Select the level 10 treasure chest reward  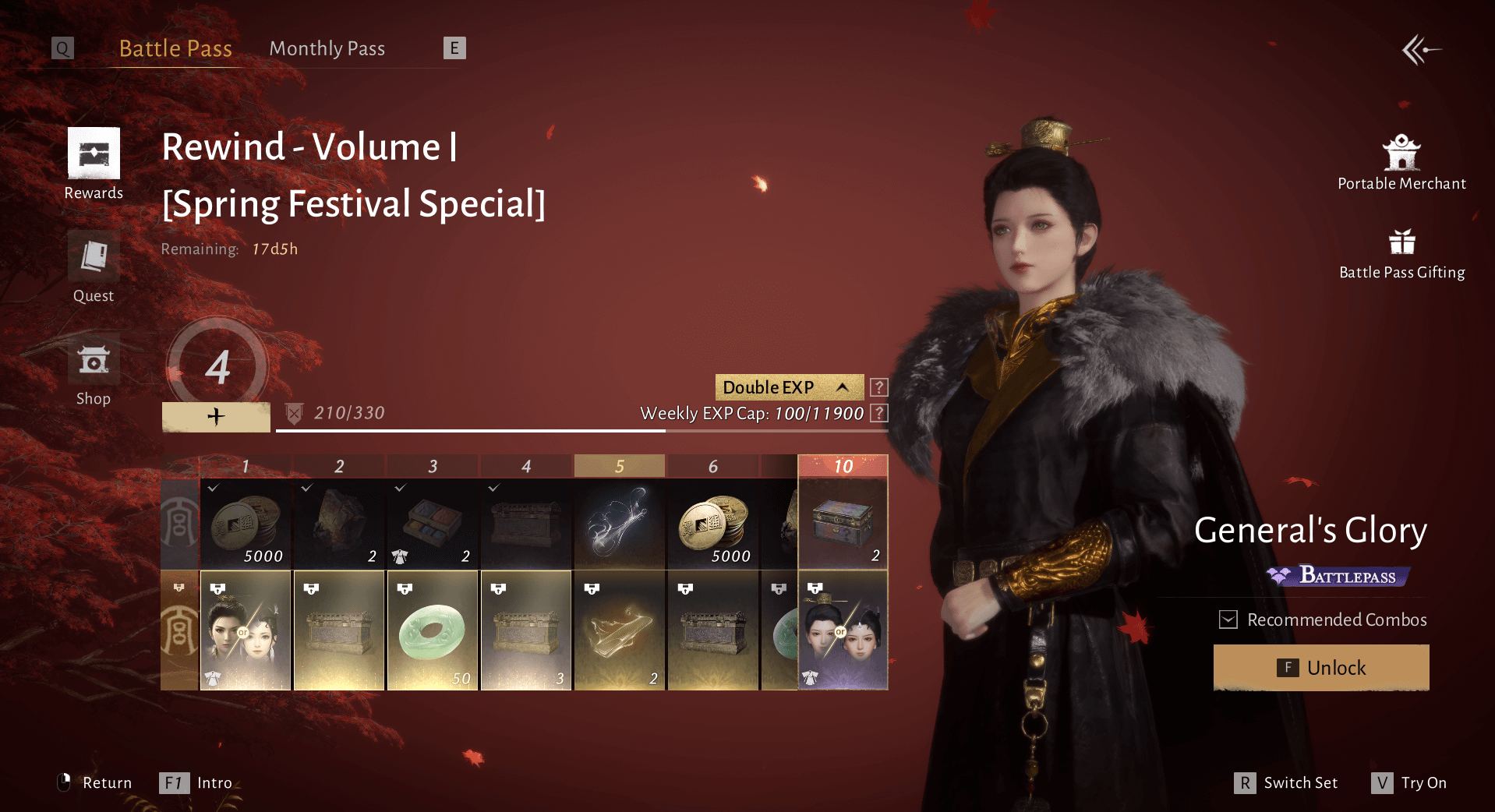(843, 524)
